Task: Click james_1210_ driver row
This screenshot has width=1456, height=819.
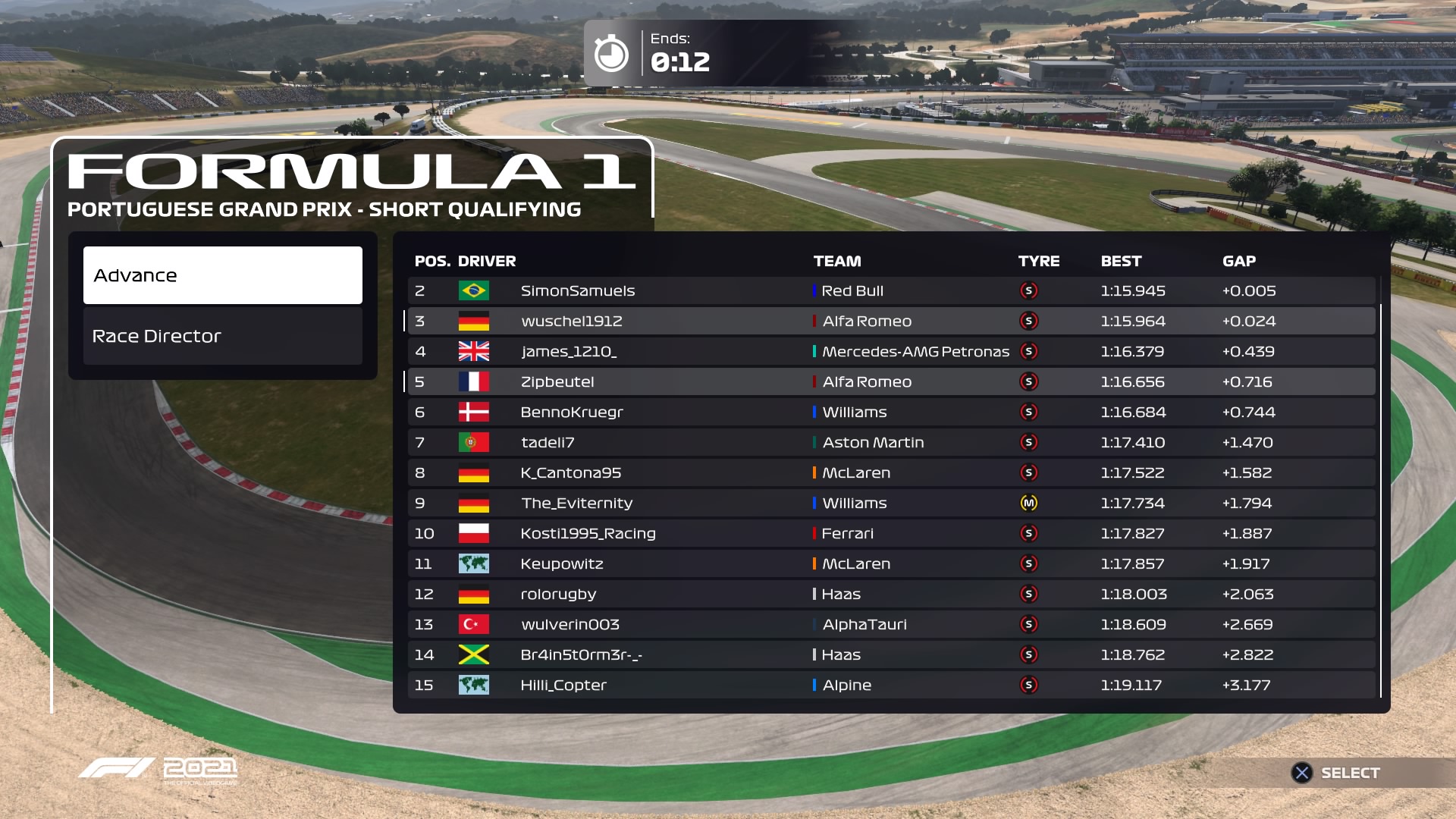Action: (x=891, y=351)
